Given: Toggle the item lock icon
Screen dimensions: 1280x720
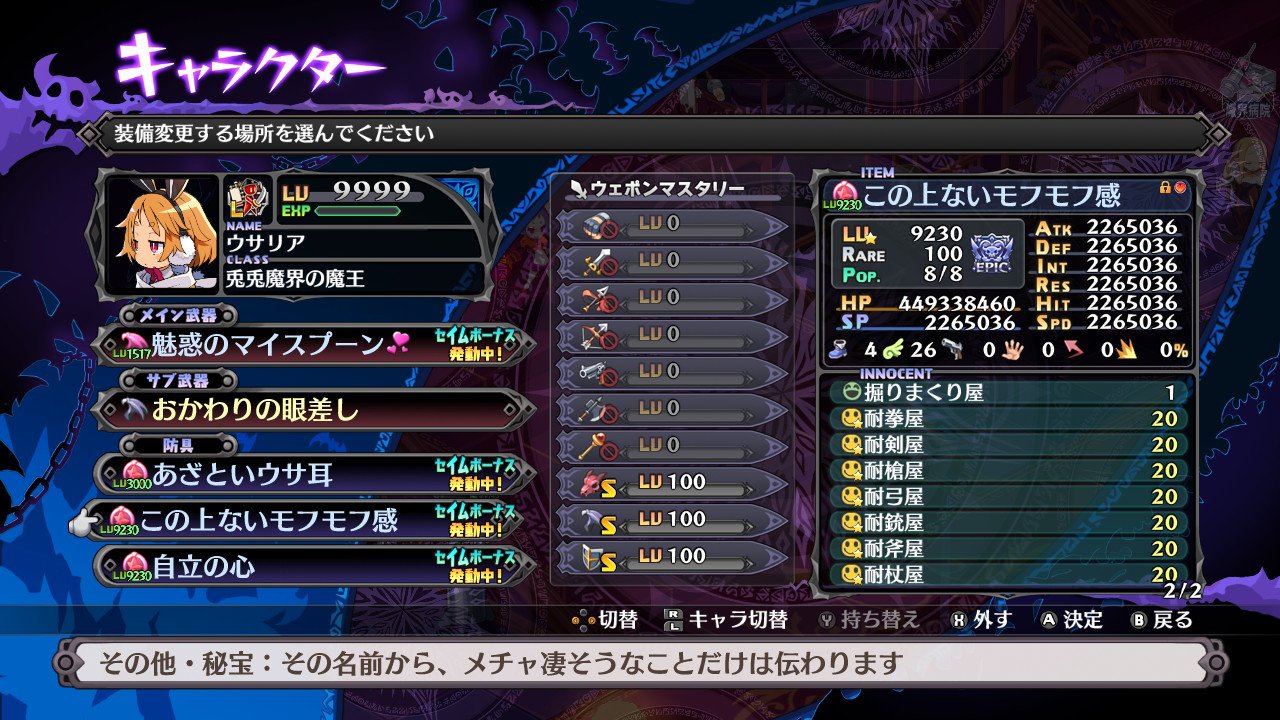Looking at the screenshot, I should click(x=1164, y=187).
